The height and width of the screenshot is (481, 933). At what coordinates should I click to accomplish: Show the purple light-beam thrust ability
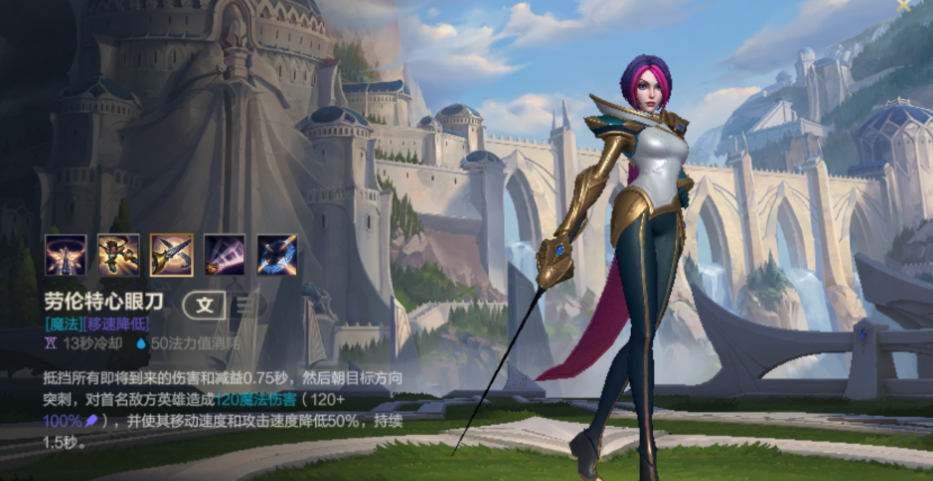(224, 255)
